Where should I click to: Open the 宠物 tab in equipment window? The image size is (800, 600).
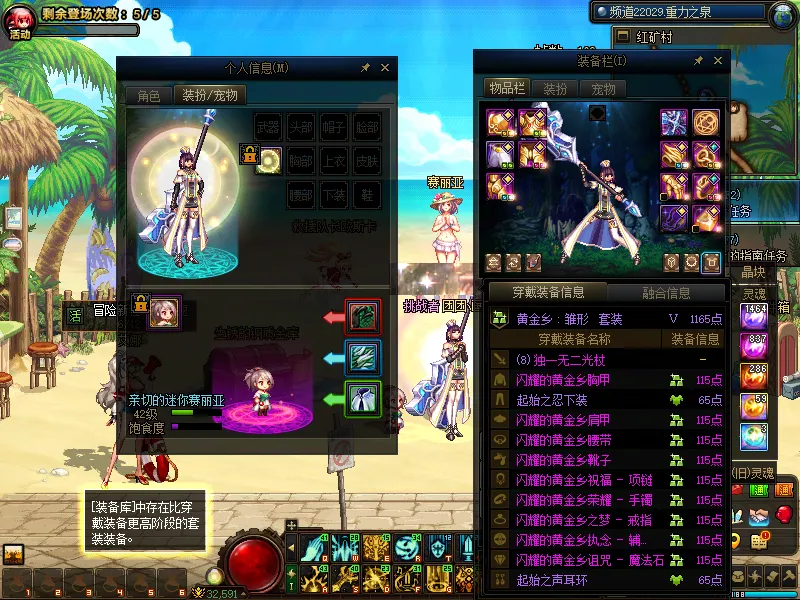[x=603, y=89]
